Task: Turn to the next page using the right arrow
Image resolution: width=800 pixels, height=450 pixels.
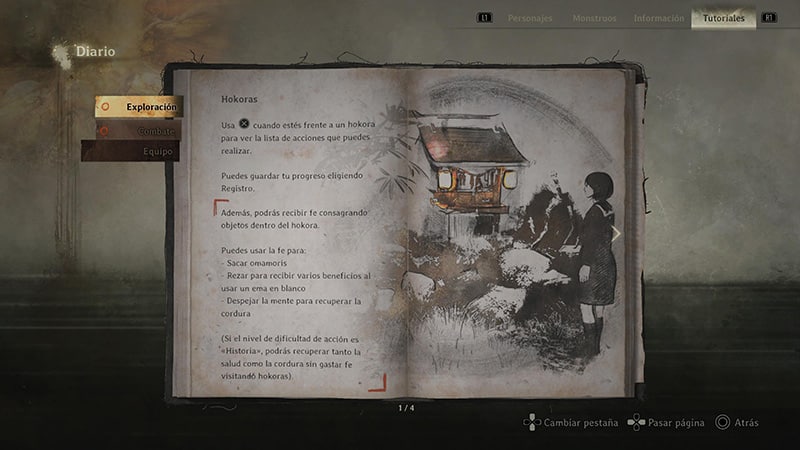Action: click(x=616, y=233)
